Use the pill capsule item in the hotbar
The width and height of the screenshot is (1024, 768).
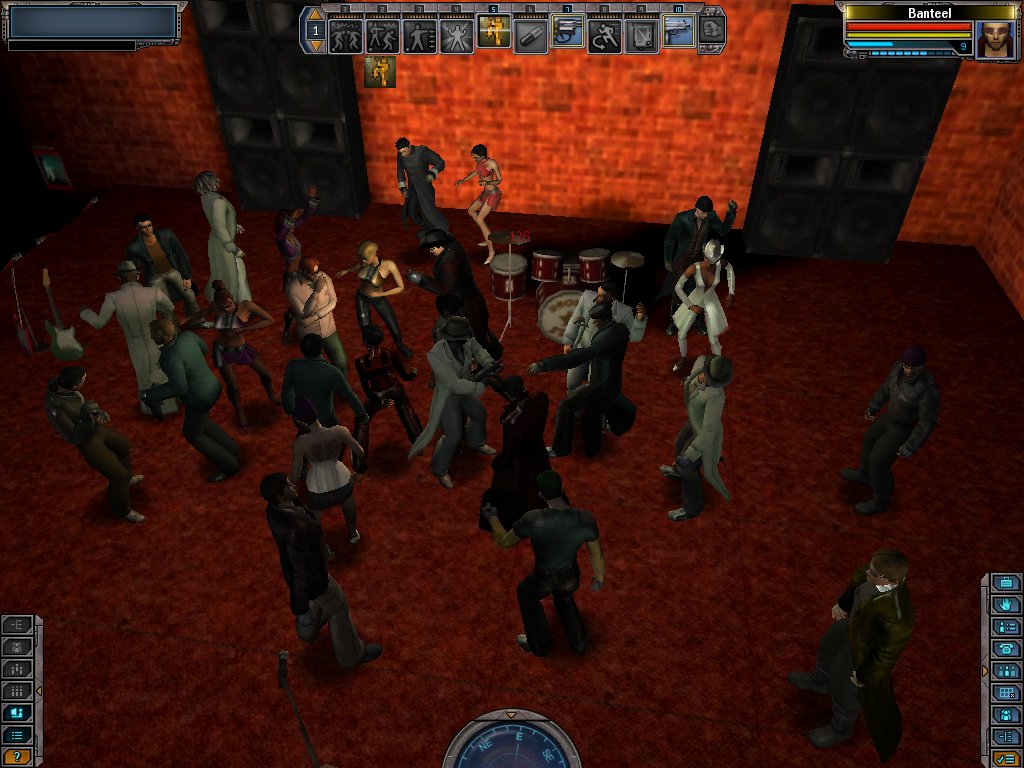tap(530, 36)
